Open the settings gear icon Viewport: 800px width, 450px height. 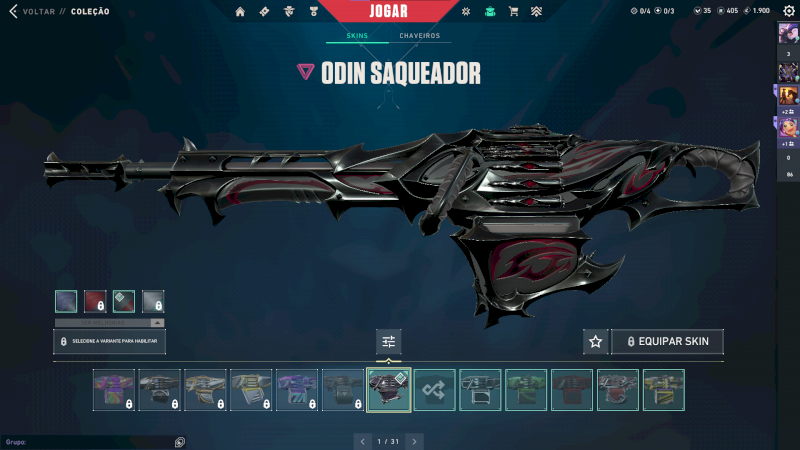tap(788, 11)
